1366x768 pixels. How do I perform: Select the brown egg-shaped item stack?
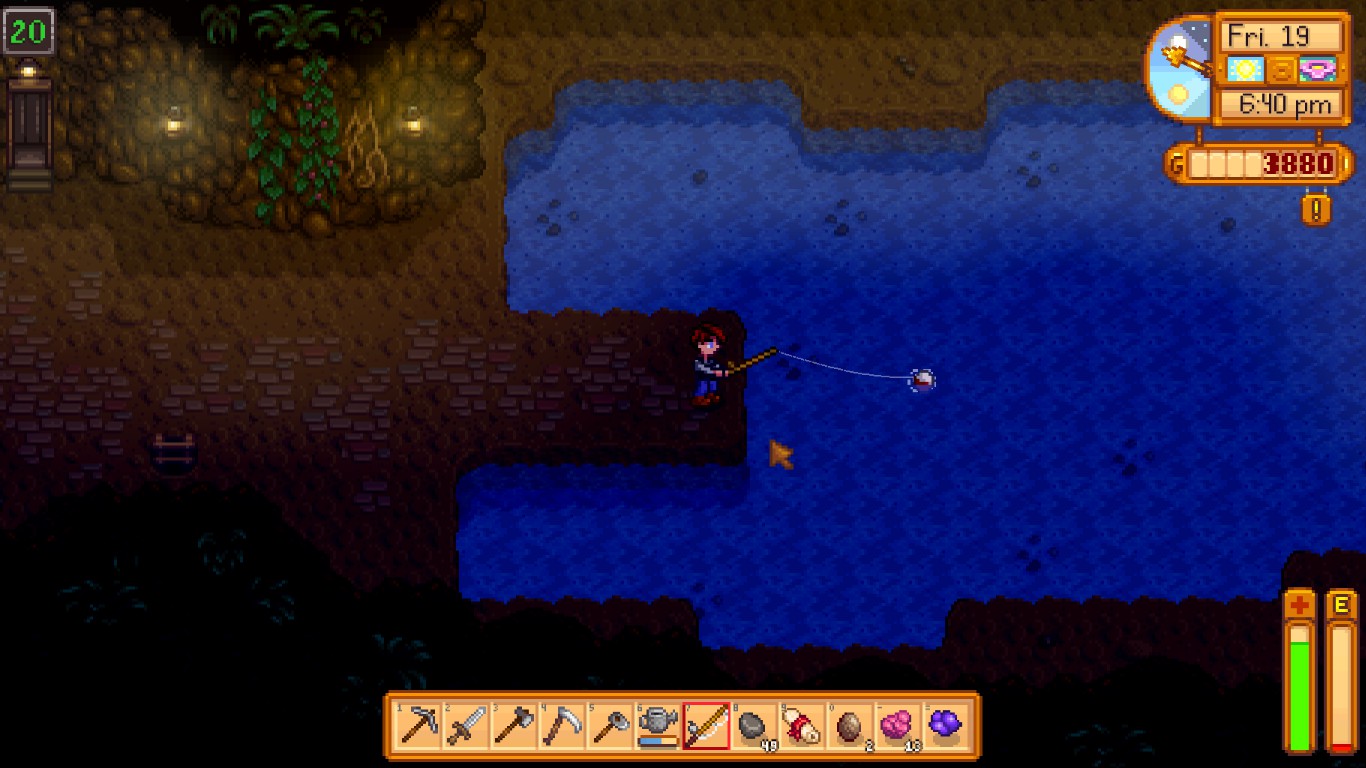(850, 725)
